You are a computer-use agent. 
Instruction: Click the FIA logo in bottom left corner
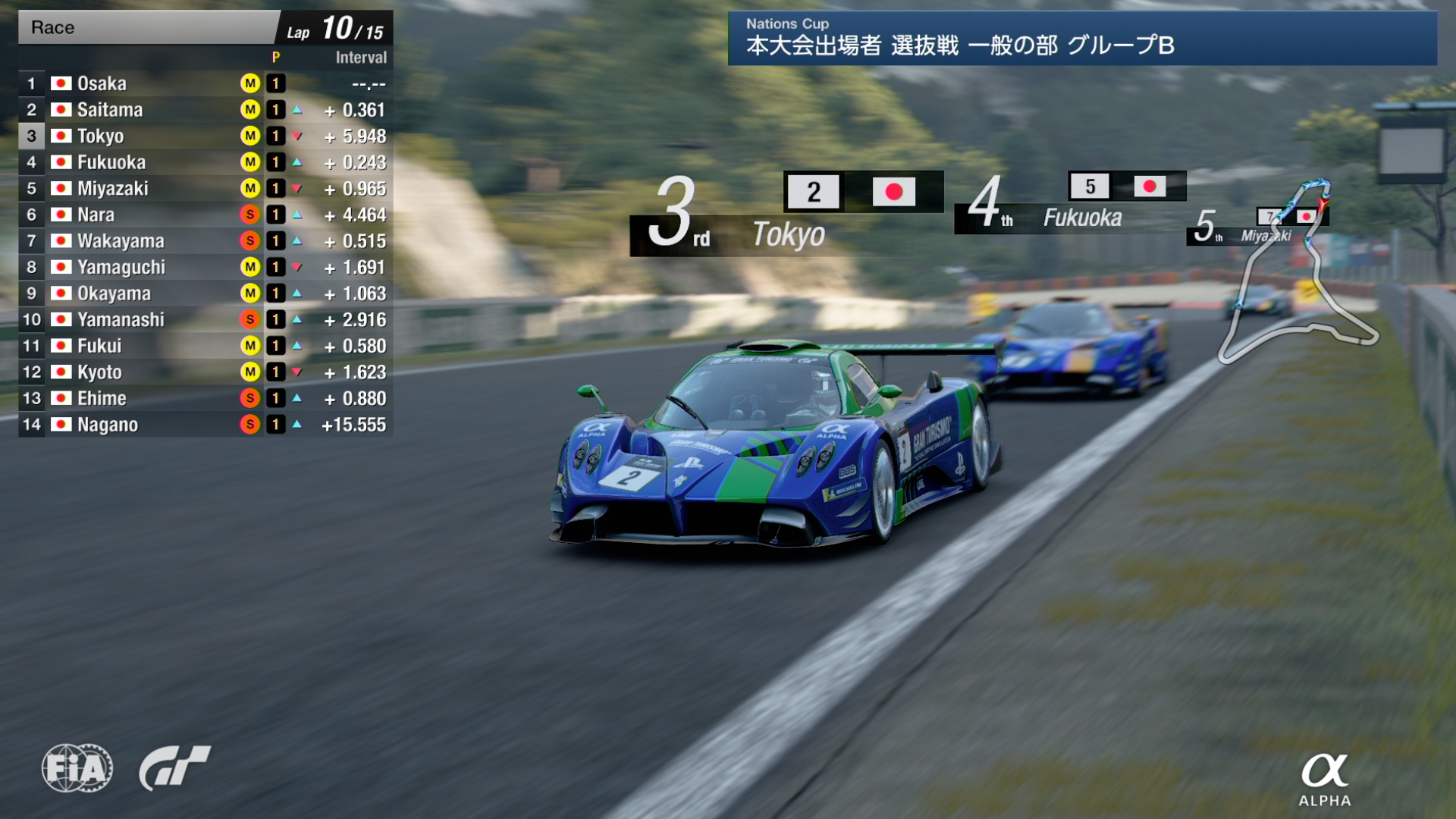click(x=78, y=768)
